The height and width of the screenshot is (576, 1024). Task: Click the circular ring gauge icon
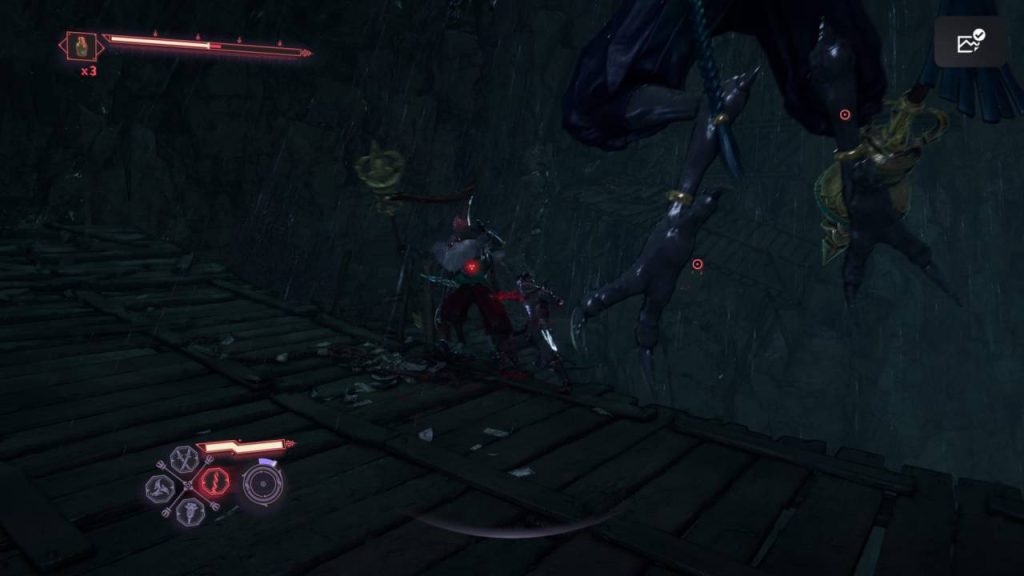coord(263,484)
